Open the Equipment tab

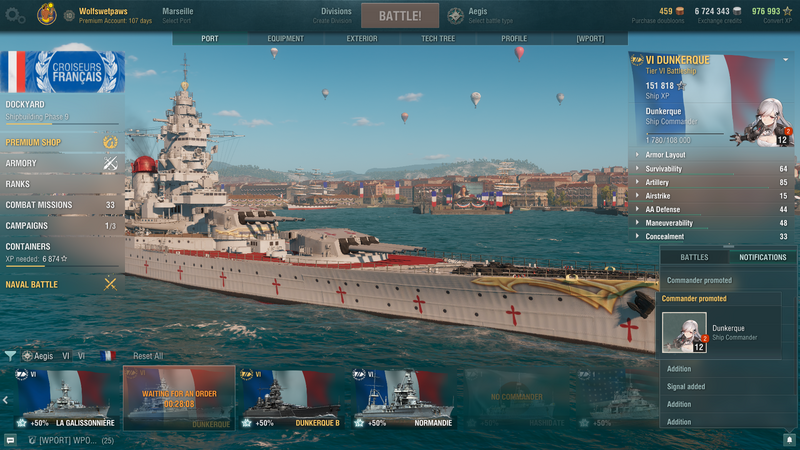point(285,39)
